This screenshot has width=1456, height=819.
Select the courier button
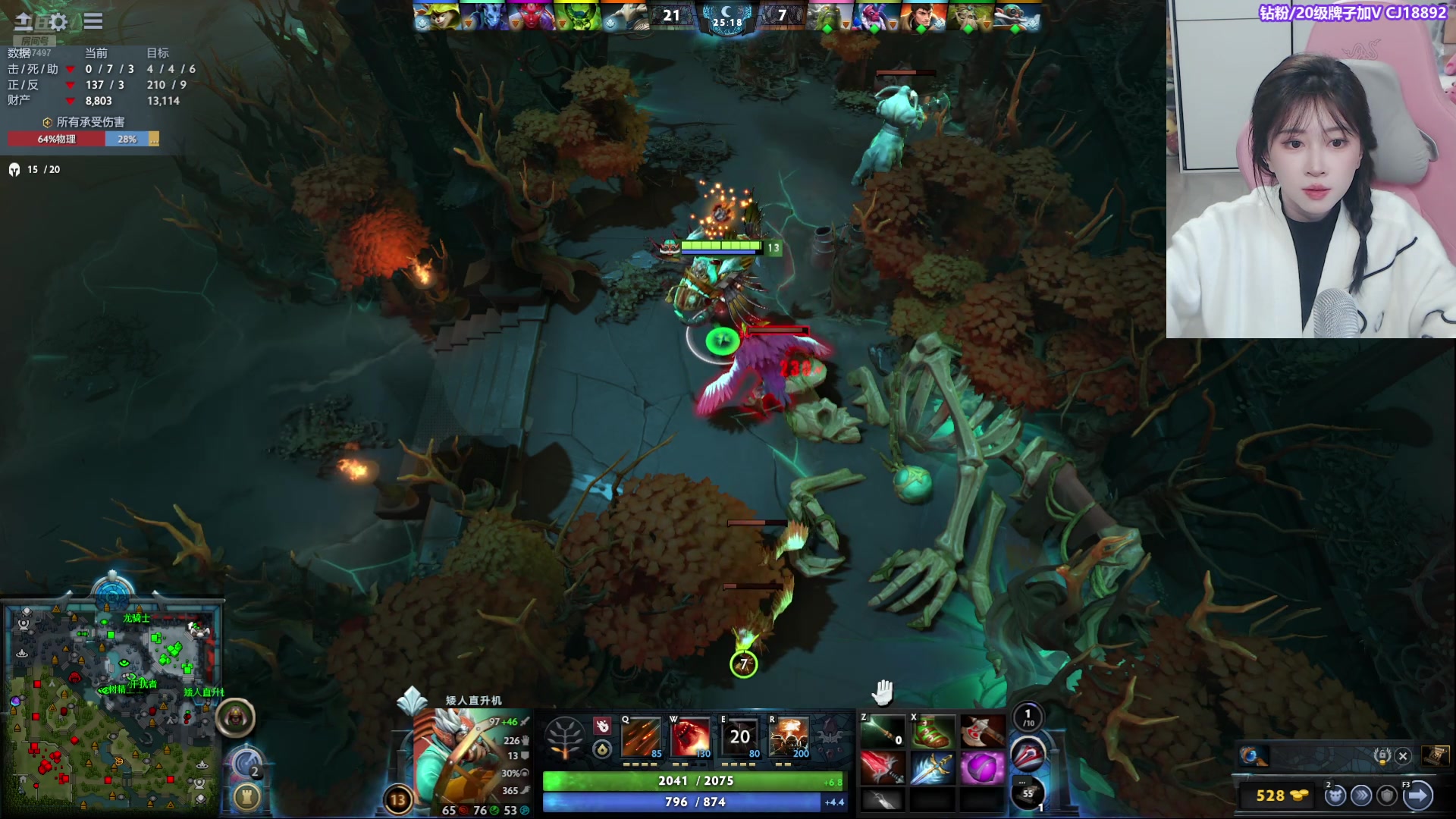point(1335,795)
